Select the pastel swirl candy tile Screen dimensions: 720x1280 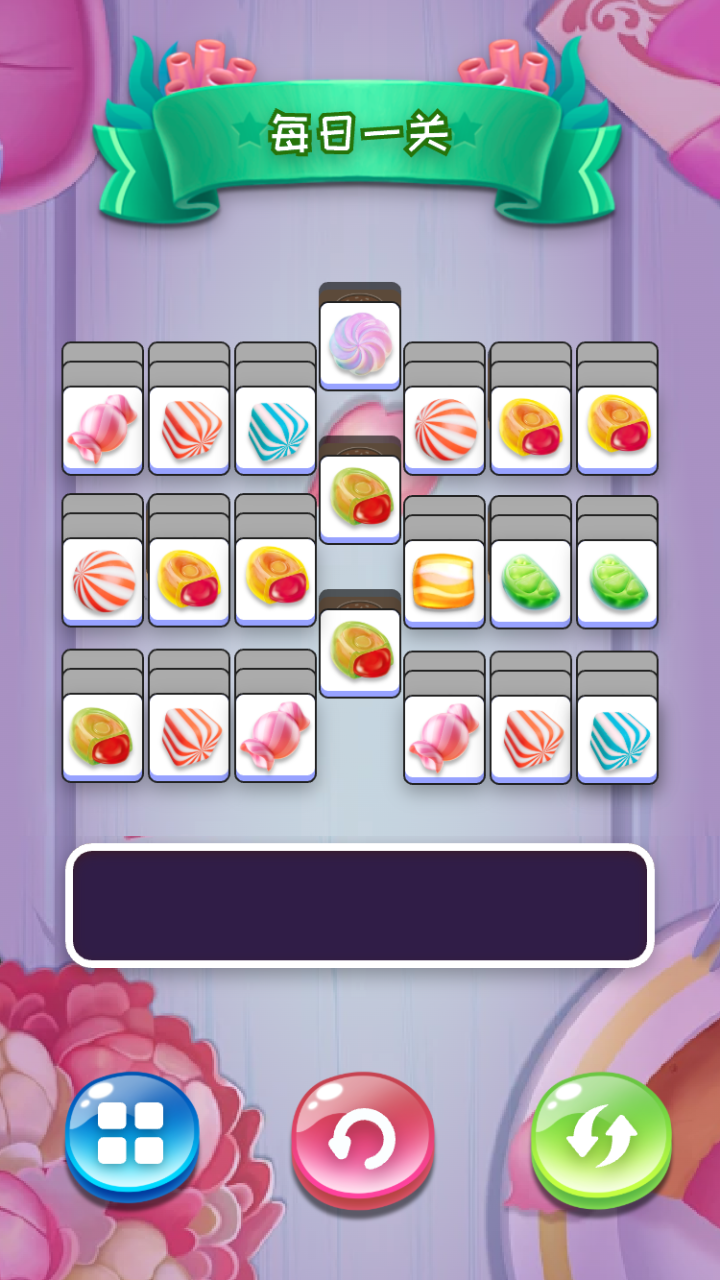[x=359, y=343]
